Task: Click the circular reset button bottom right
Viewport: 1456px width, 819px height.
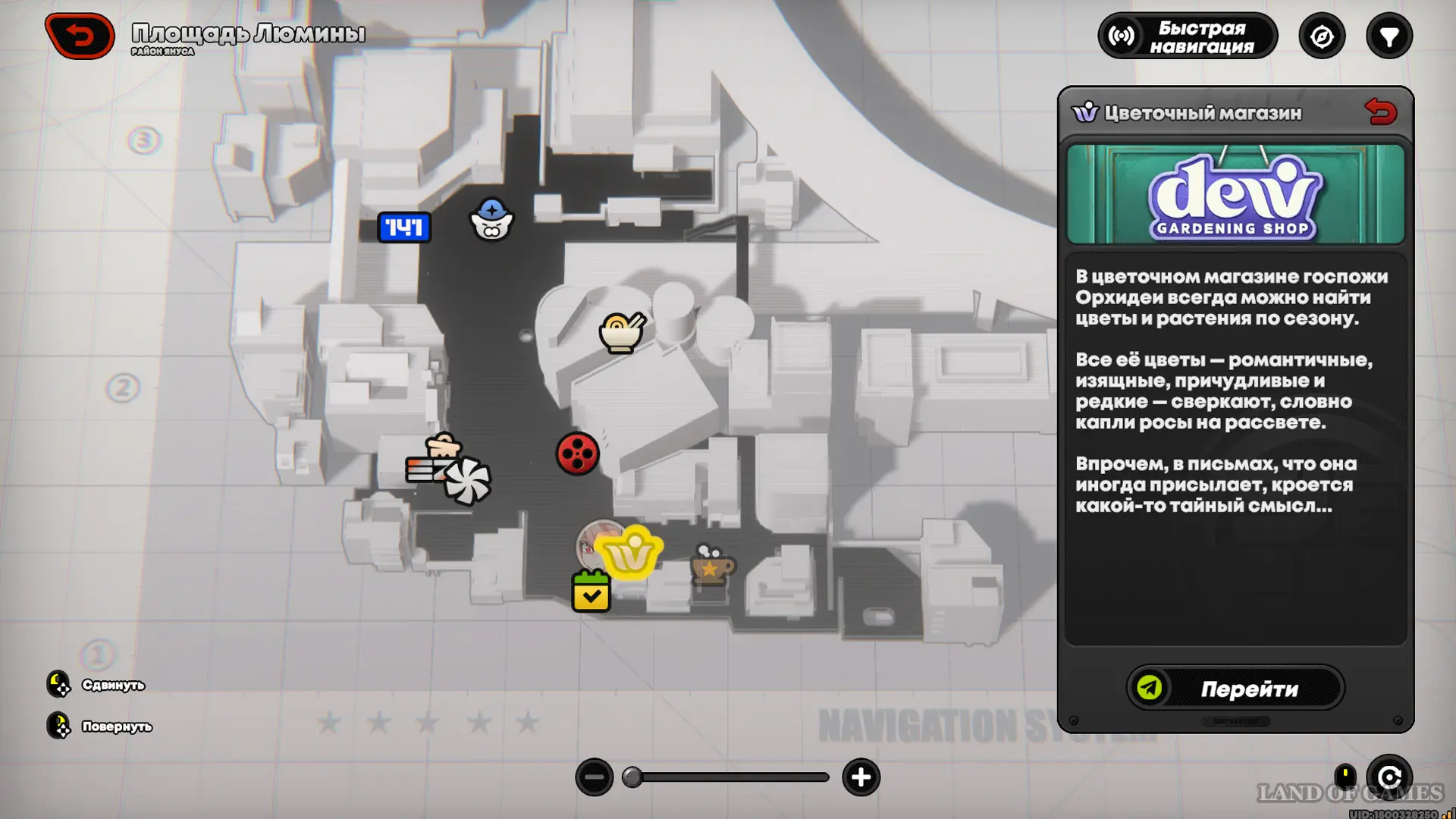Action: 1389,777
